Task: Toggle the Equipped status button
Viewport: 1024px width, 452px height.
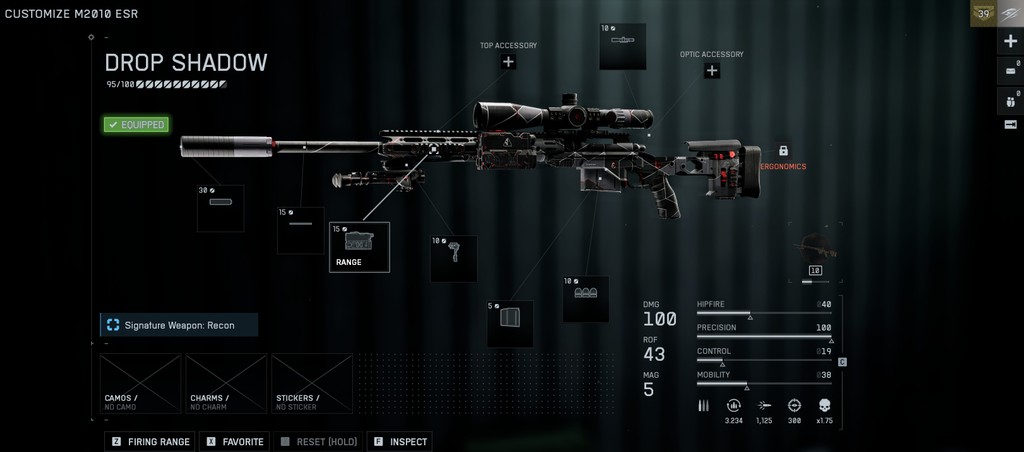Action: tap(136, 125)
